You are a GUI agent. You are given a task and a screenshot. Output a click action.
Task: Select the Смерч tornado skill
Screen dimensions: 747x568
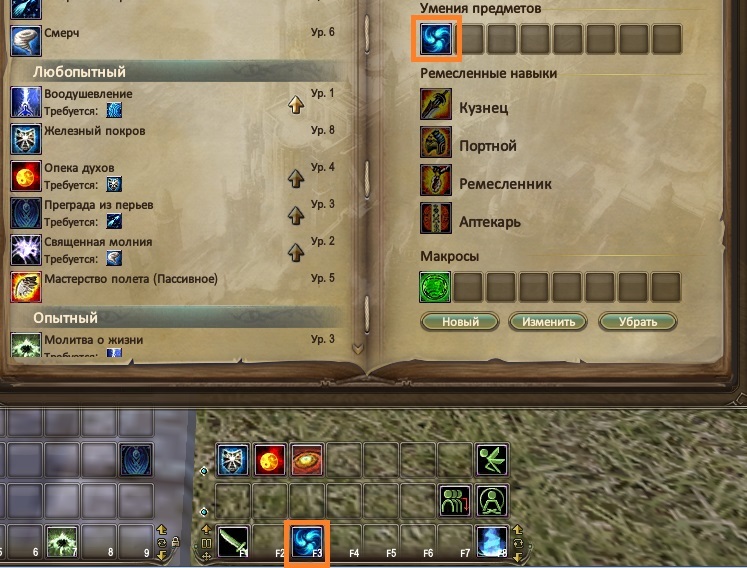tap(25, 38)
